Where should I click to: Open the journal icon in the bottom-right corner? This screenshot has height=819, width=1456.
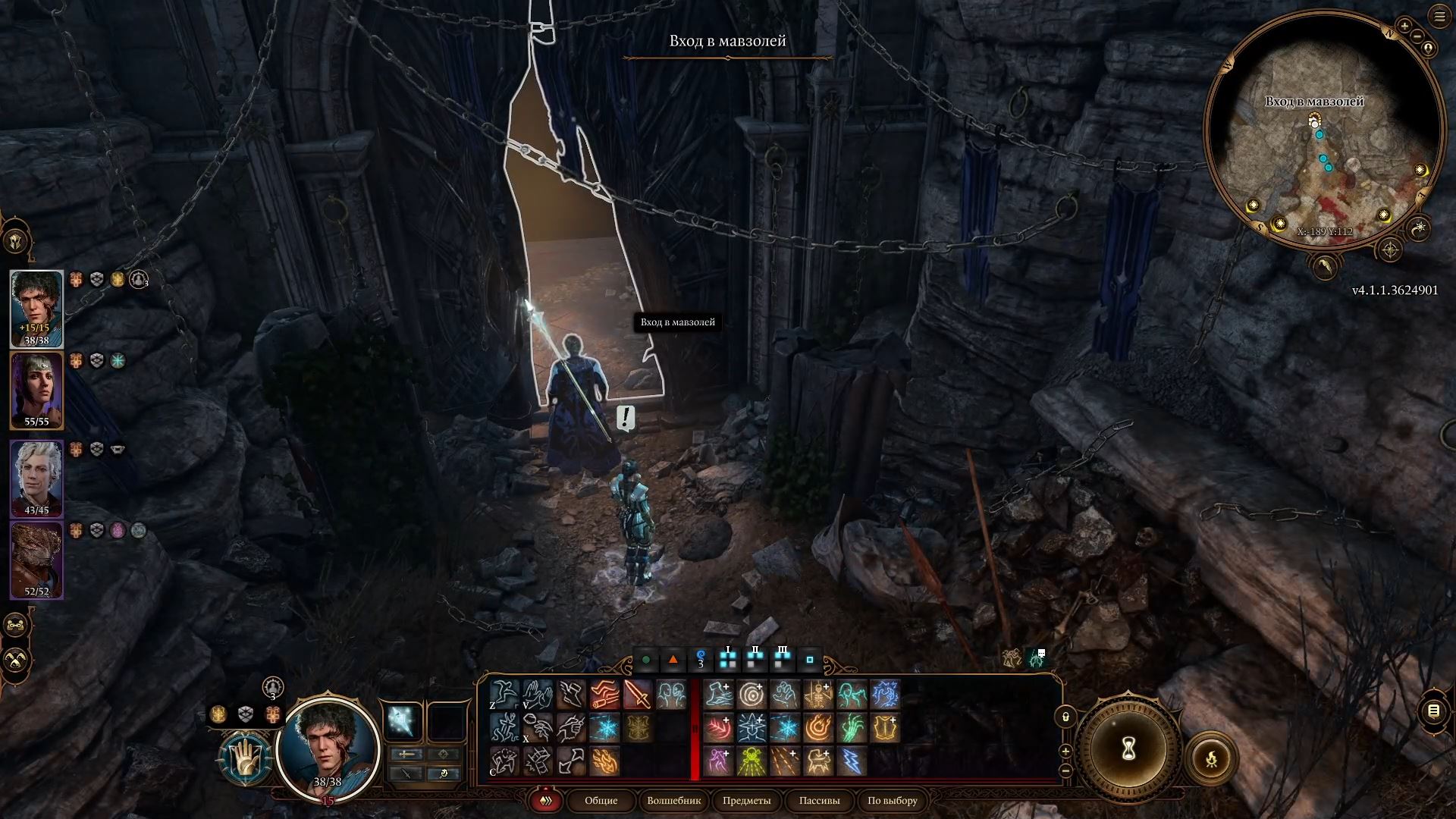(x=1433, y=712)
